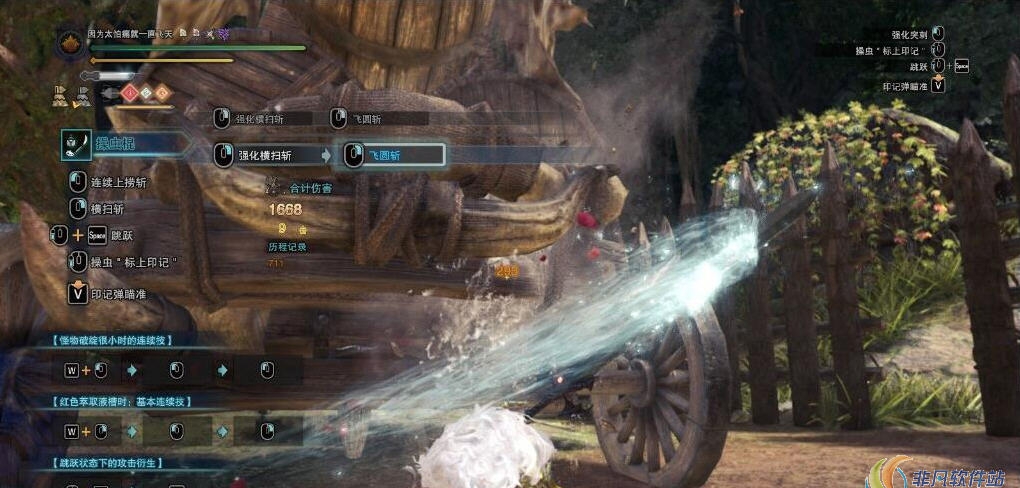Click the 非凡软件站 watermark logo
Screen dimensions: 1020x488
coord(940,472)
